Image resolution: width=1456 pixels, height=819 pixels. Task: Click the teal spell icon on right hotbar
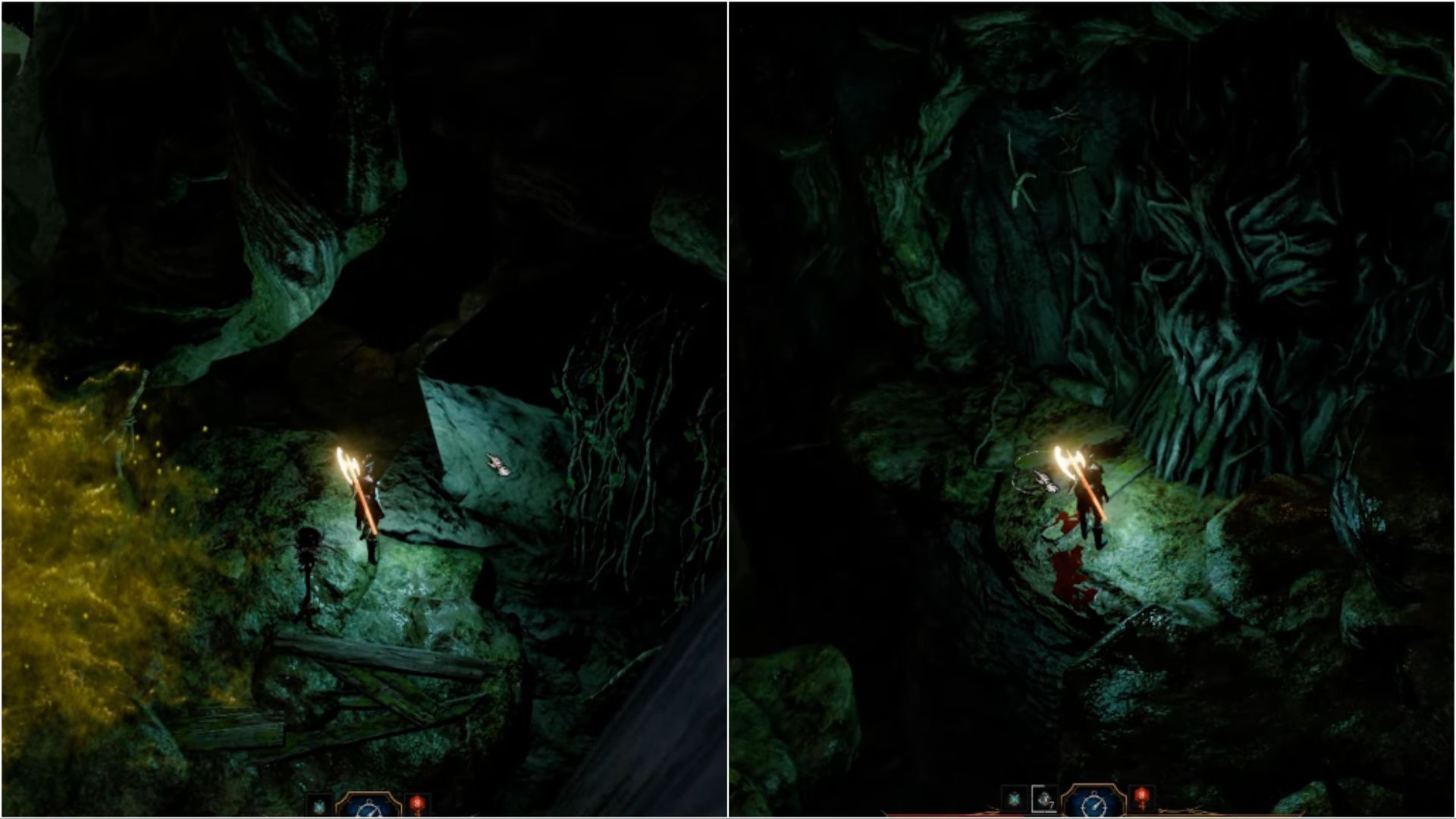[1014, 799]
